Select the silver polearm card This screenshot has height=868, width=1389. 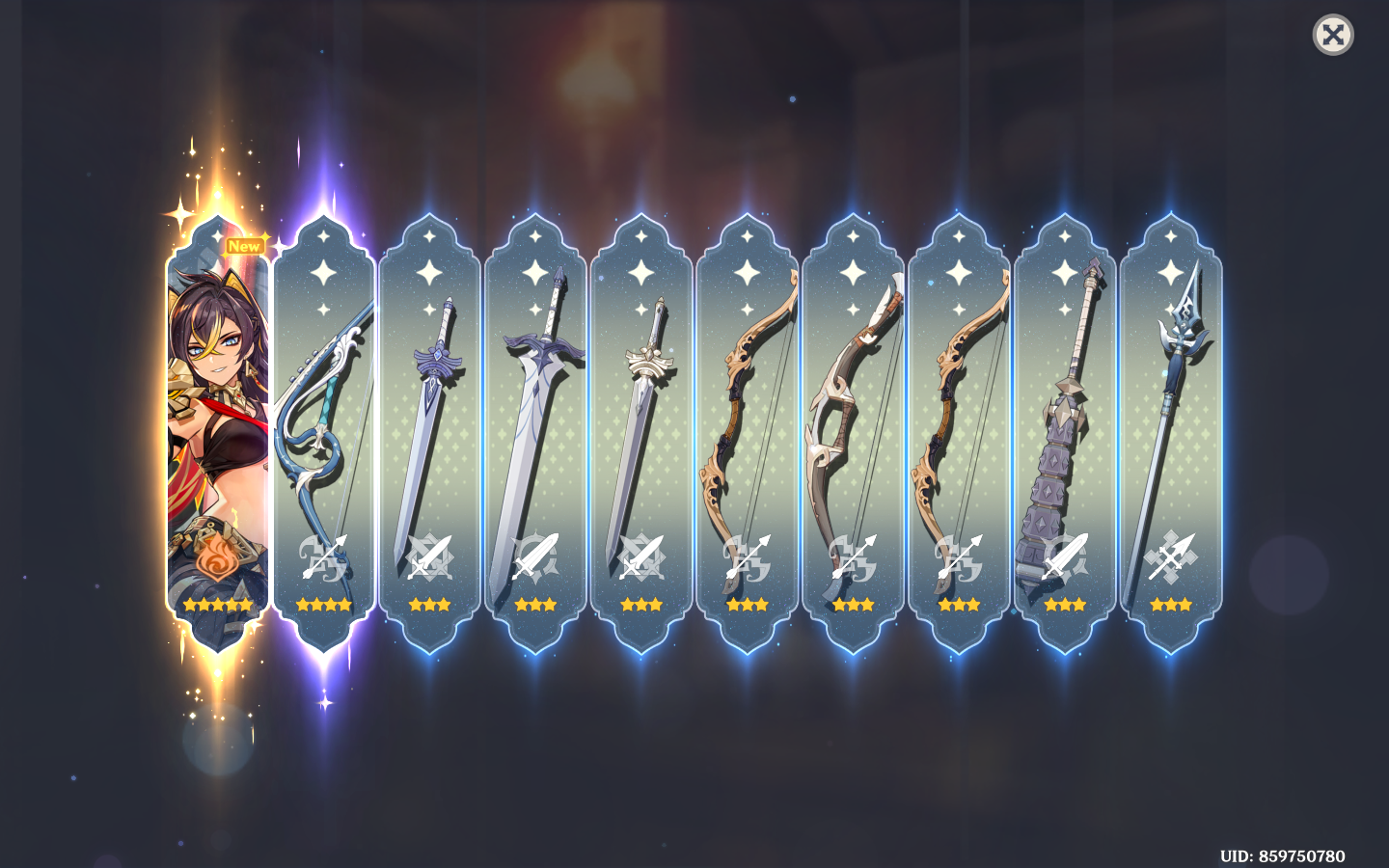coord(1172,424)
